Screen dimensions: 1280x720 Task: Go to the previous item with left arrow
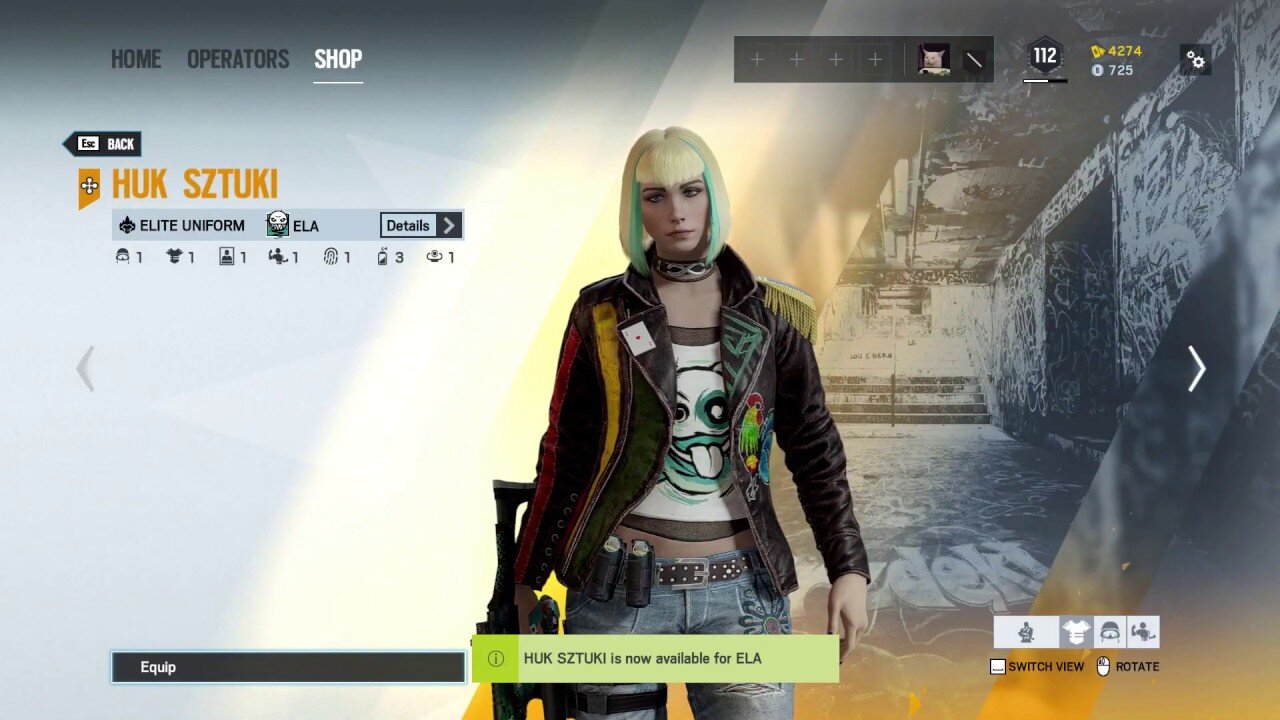pyautogui.click(x=86, y=369)
